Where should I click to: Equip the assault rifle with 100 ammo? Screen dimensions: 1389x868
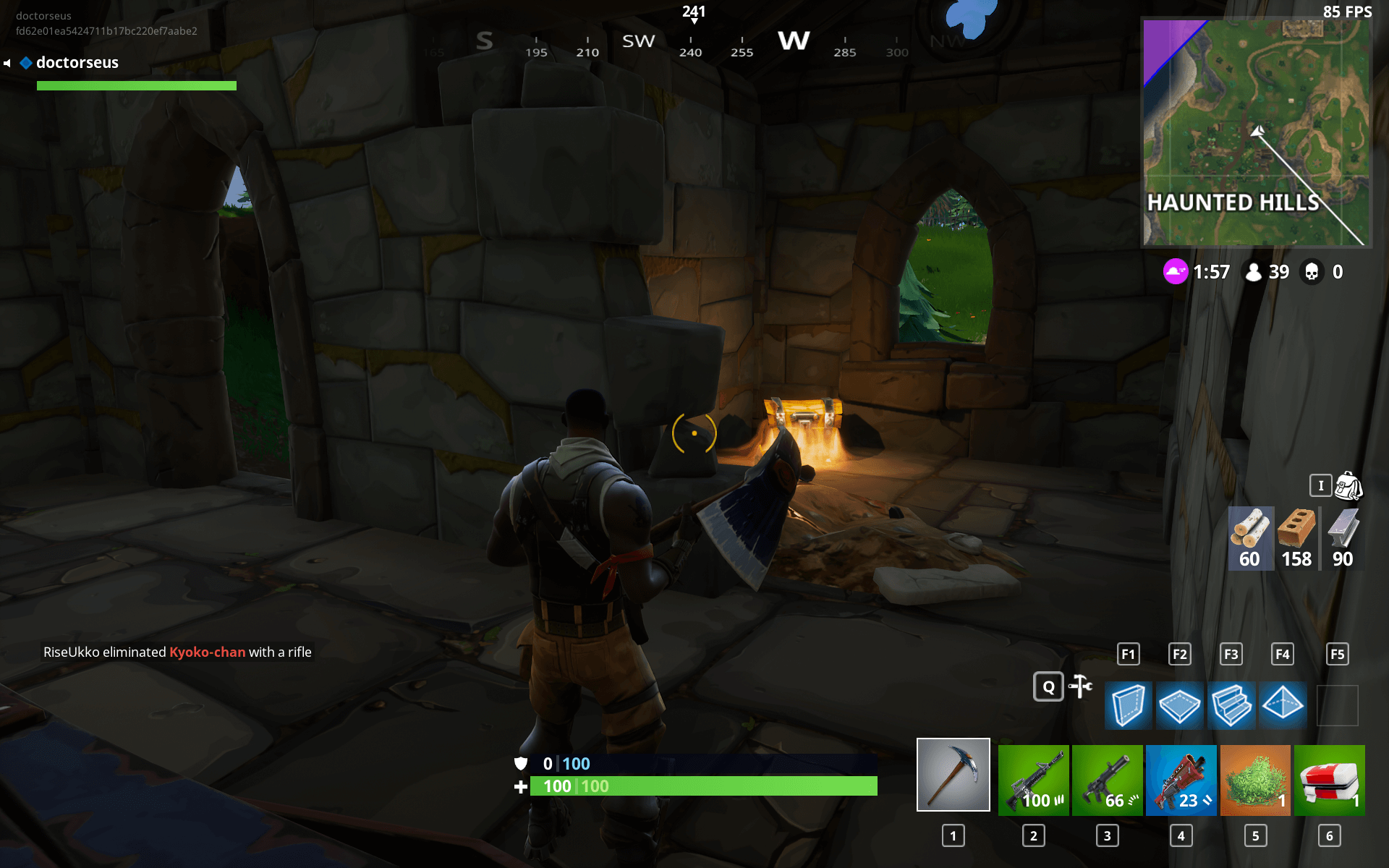[1033, 780]
